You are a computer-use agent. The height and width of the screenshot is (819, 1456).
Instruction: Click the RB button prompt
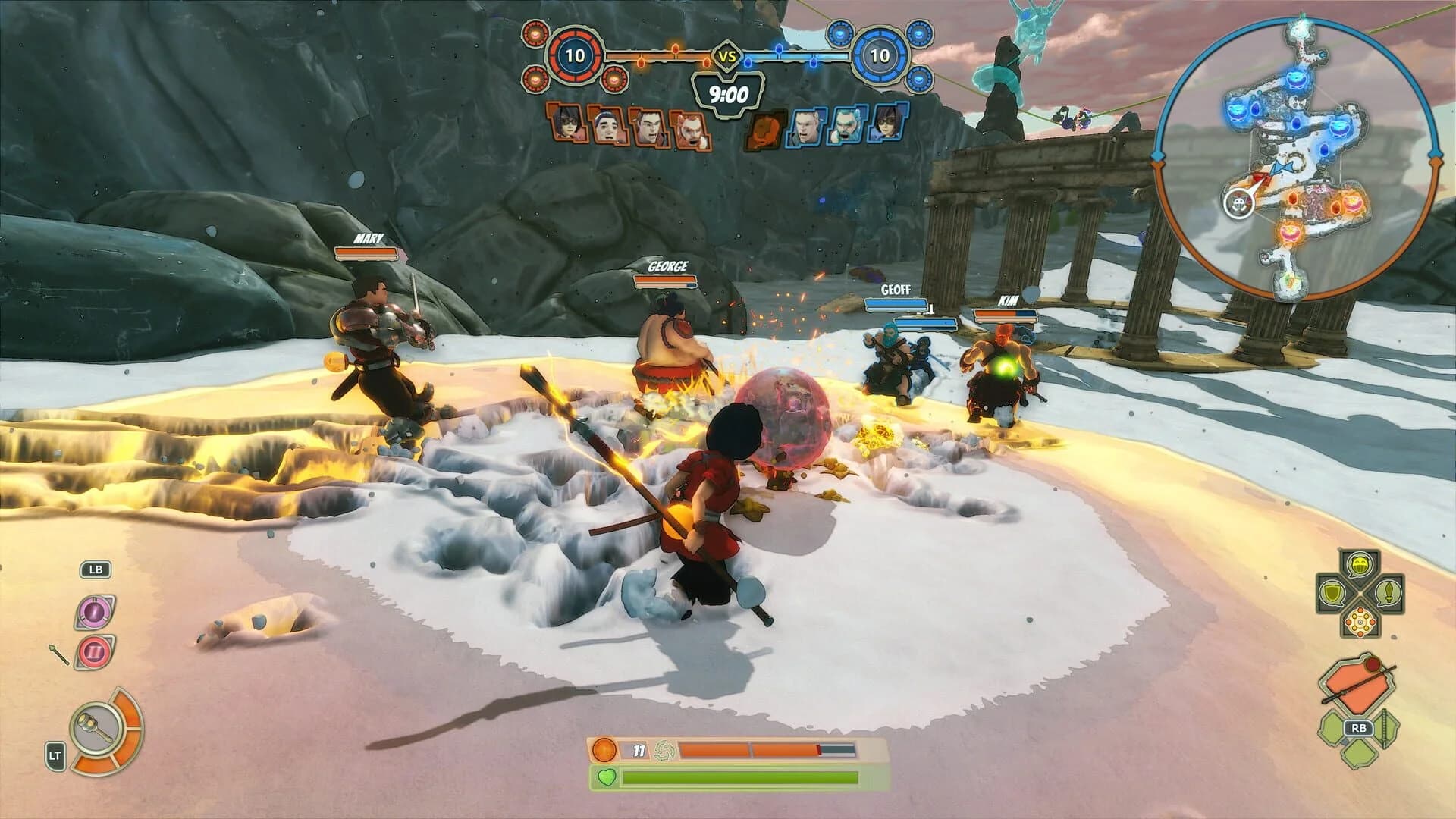(x=1358, y=727)
